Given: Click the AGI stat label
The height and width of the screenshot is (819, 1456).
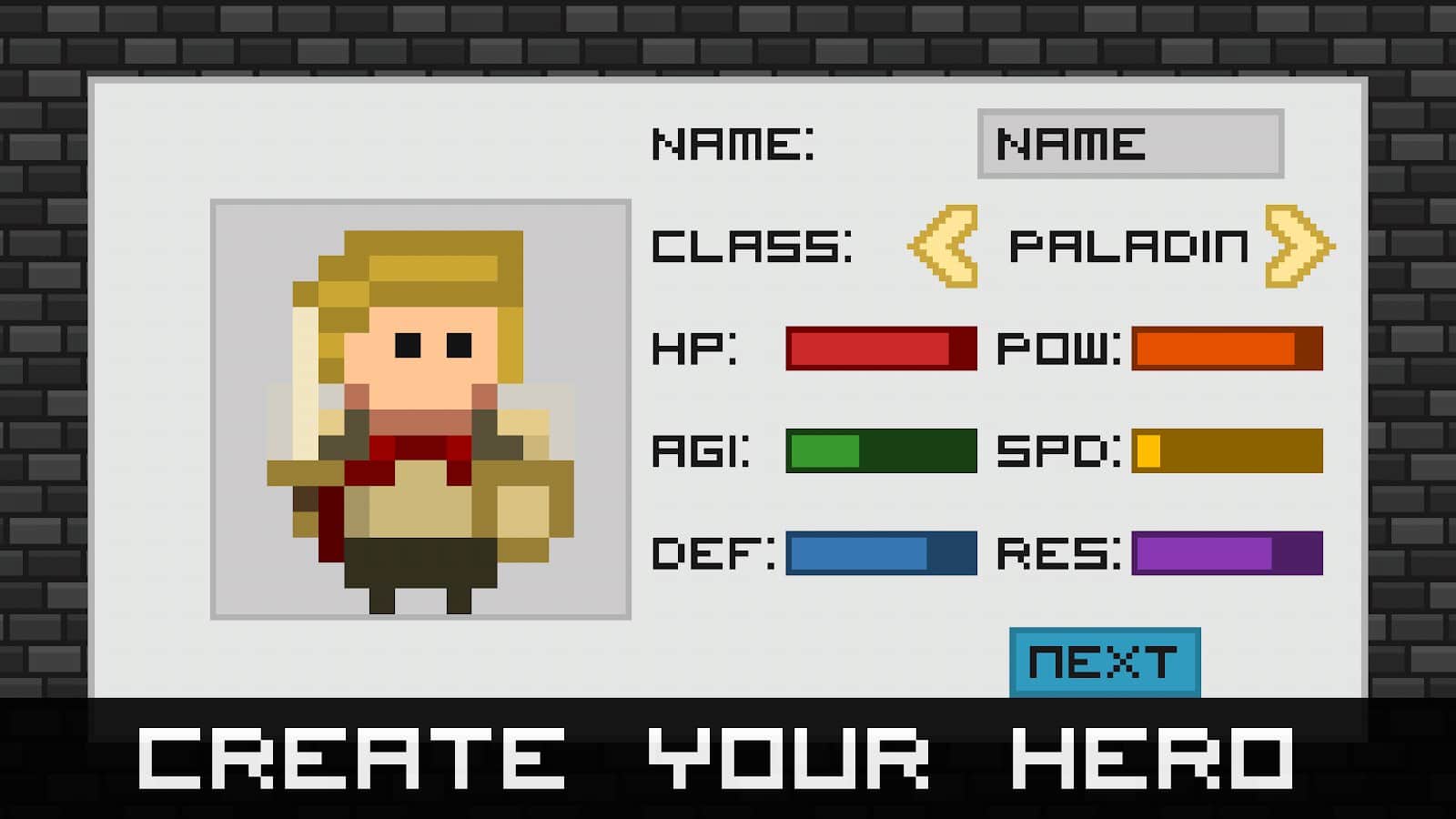Looking at the screenshot, I should pyautogui.click(x=699, y=452).
